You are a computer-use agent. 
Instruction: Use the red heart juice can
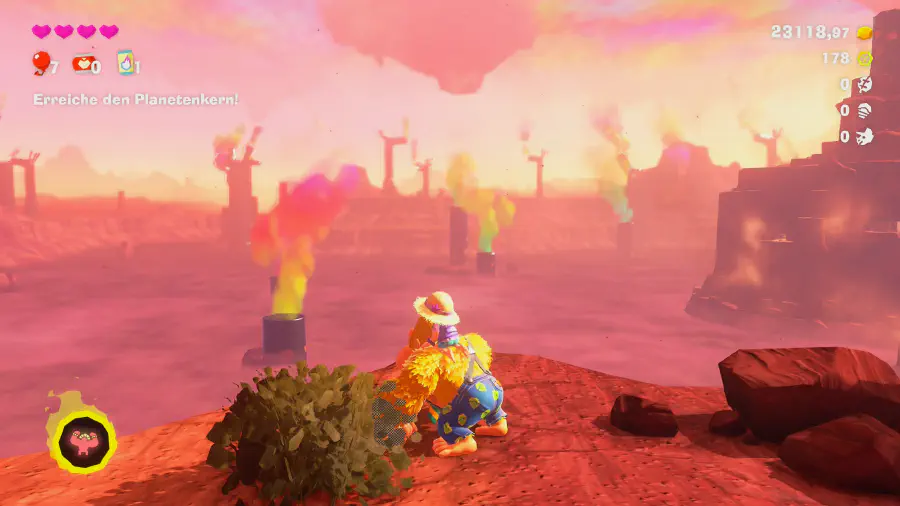click(x=81, y=64)
